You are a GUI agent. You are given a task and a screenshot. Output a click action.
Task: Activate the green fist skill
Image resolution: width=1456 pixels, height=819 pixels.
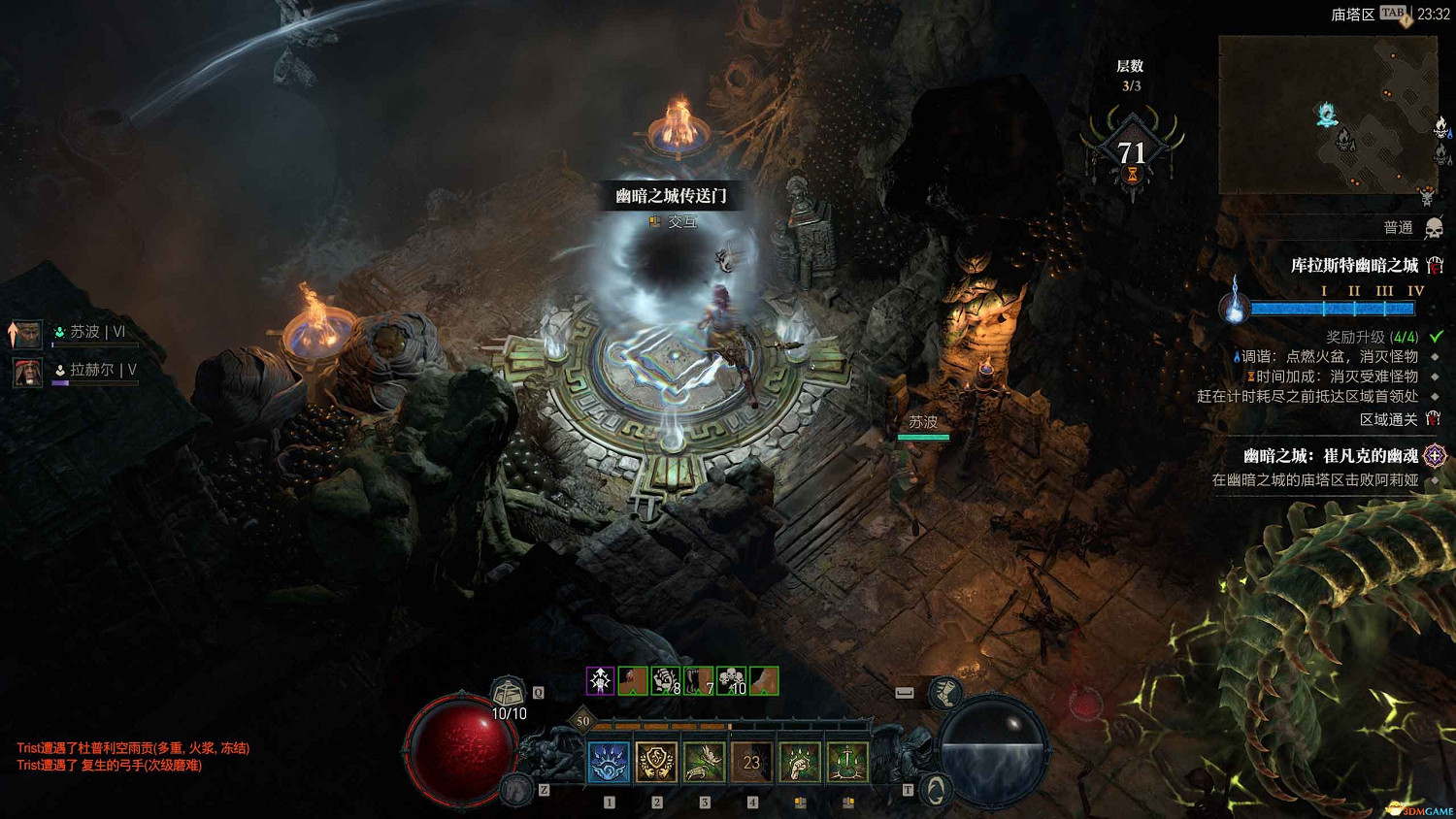(799, 762)
